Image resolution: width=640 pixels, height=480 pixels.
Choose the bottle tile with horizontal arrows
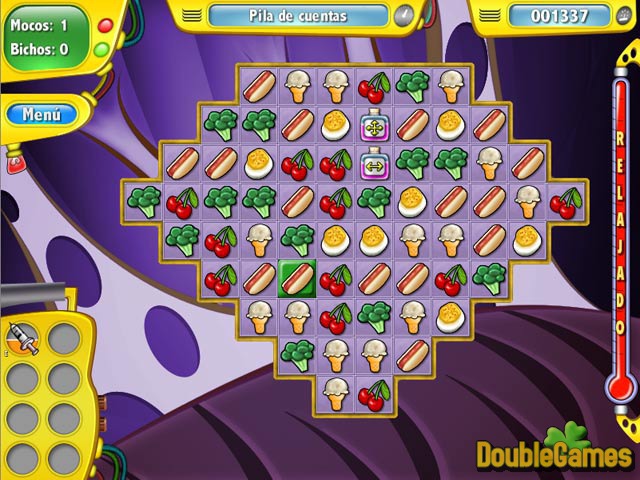tap(374, 163)
